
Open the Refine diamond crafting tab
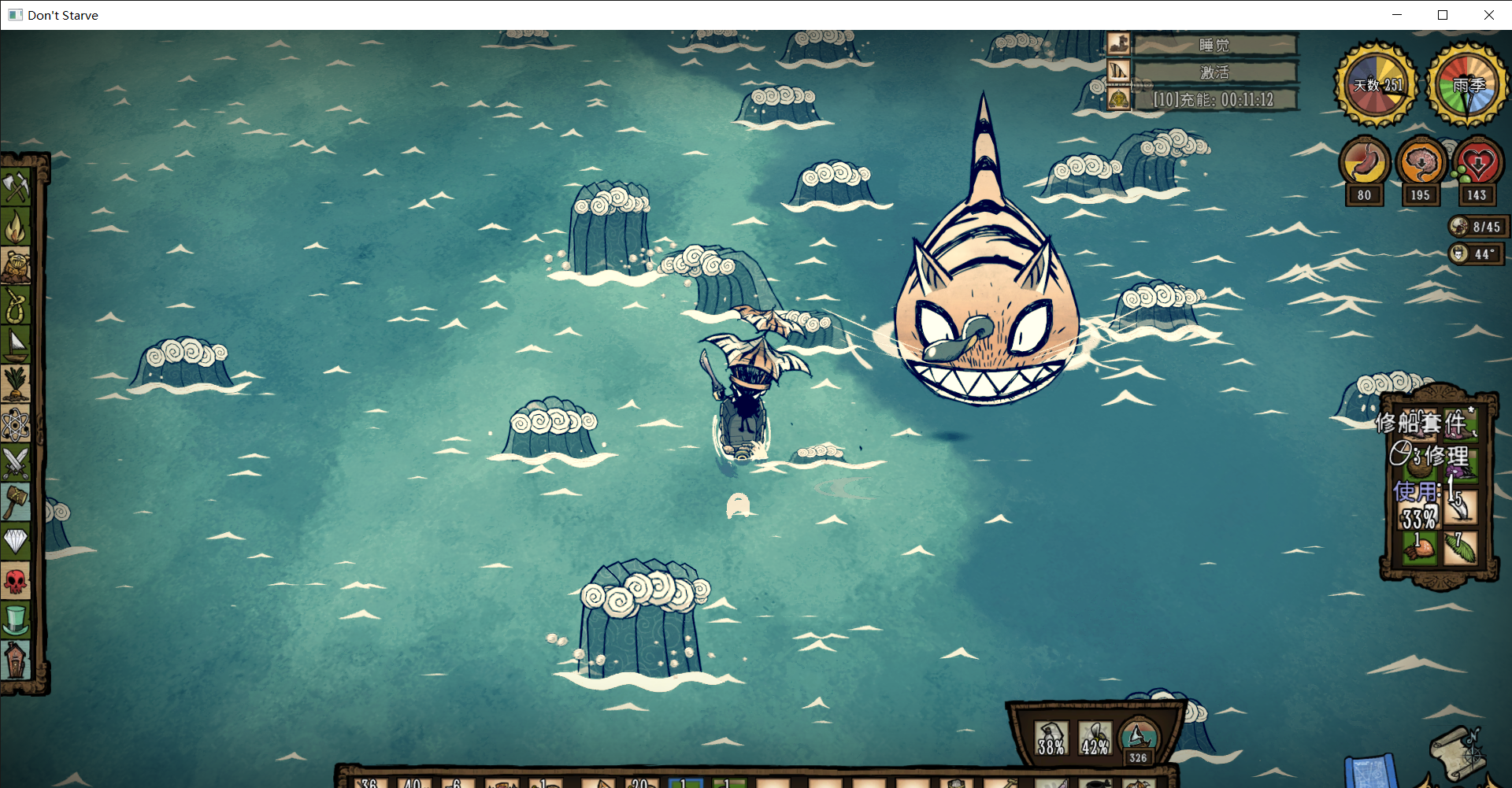click(16, 542)
